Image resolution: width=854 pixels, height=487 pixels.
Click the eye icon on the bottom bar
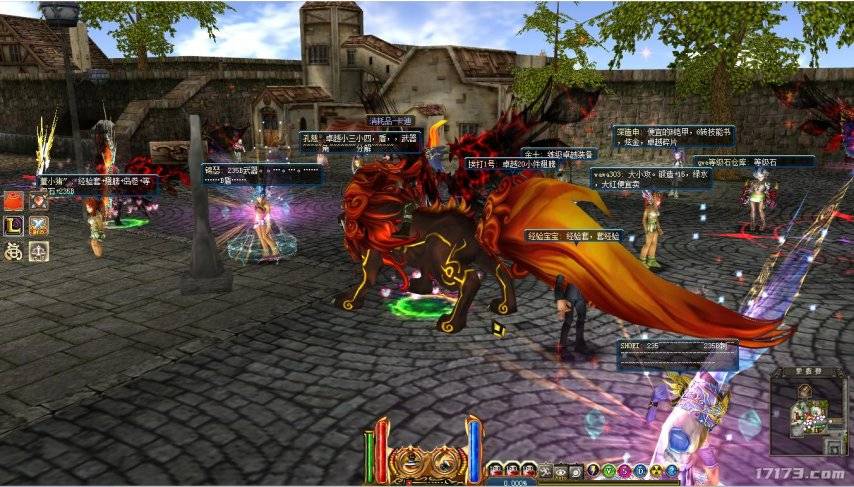click(560, 471)
